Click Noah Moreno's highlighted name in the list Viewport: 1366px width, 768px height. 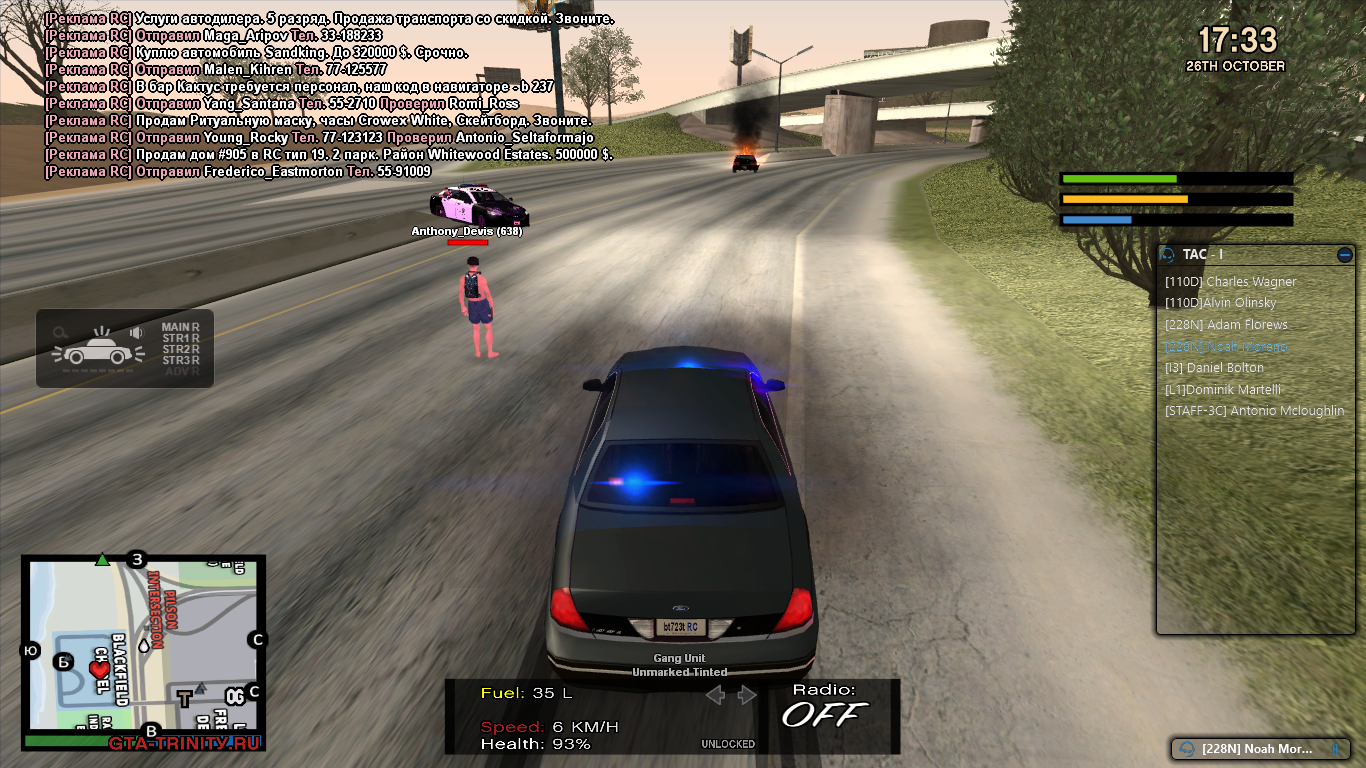(1226, 347)
